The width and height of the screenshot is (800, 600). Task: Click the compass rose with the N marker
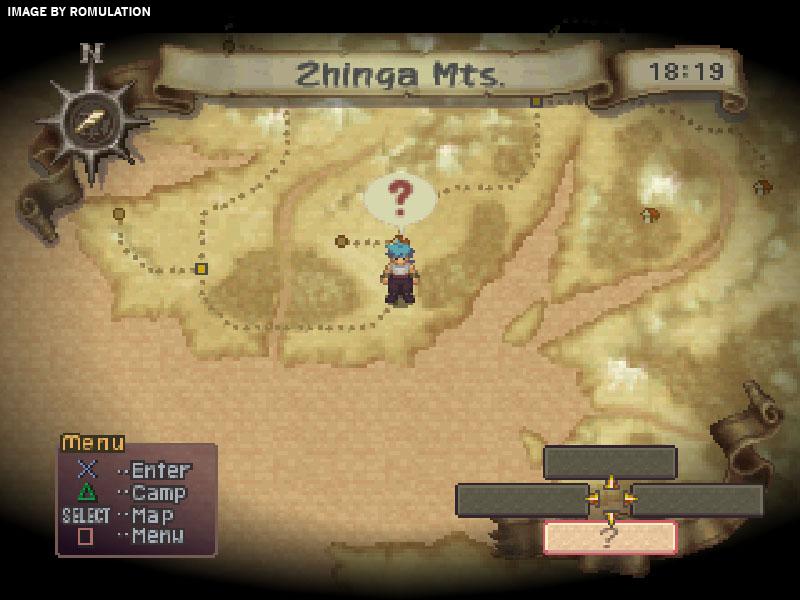click(91, 122)
